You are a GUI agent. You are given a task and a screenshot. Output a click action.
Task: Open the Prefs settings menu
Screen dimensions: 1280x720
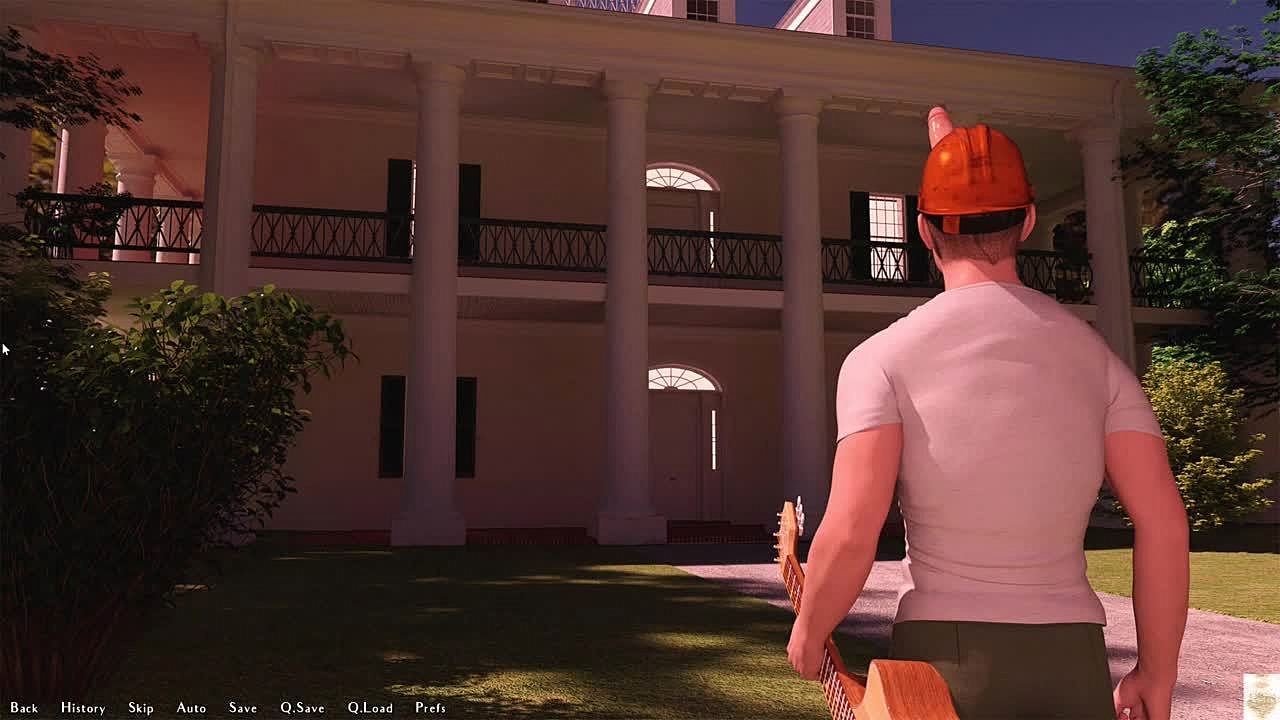[430, 708]
